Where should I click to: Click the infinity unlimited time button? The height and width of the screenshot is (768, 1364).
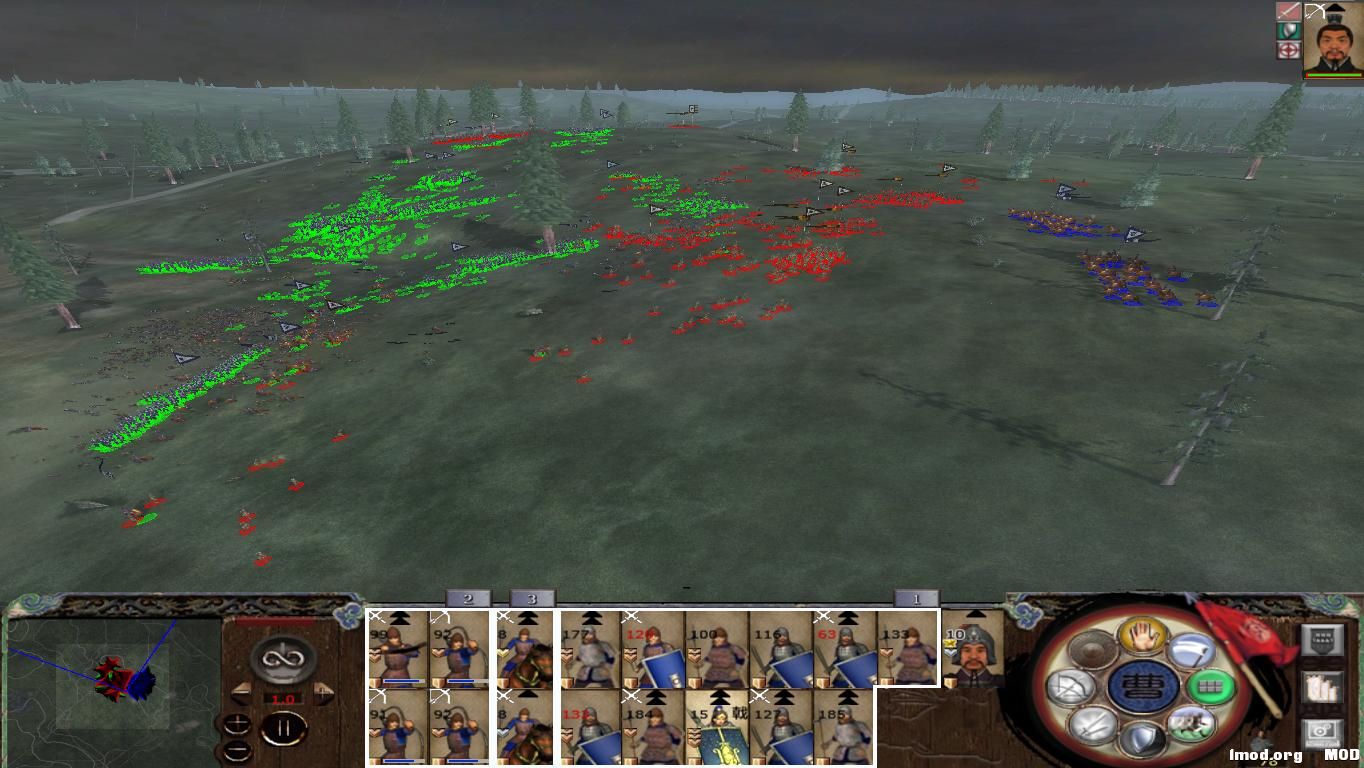pos(283,657)
